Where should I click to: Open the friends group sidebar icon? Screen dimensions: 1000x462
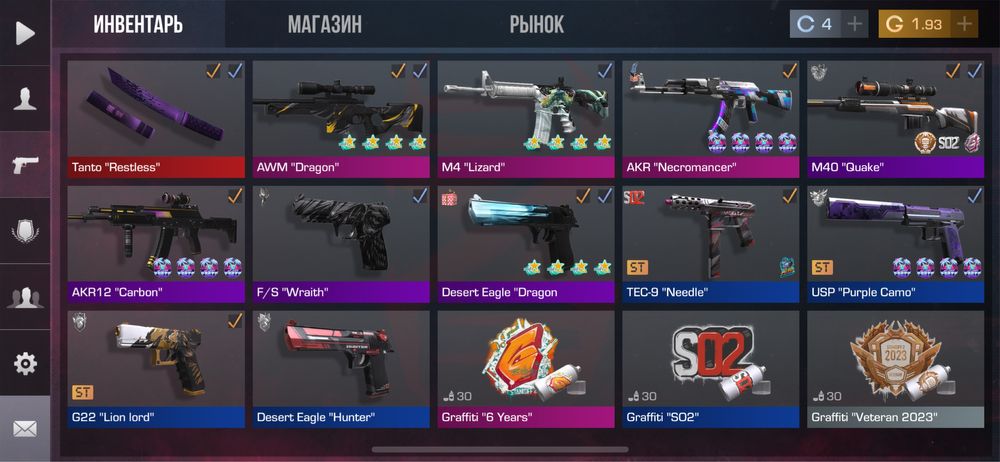click(x=25, y=297)
